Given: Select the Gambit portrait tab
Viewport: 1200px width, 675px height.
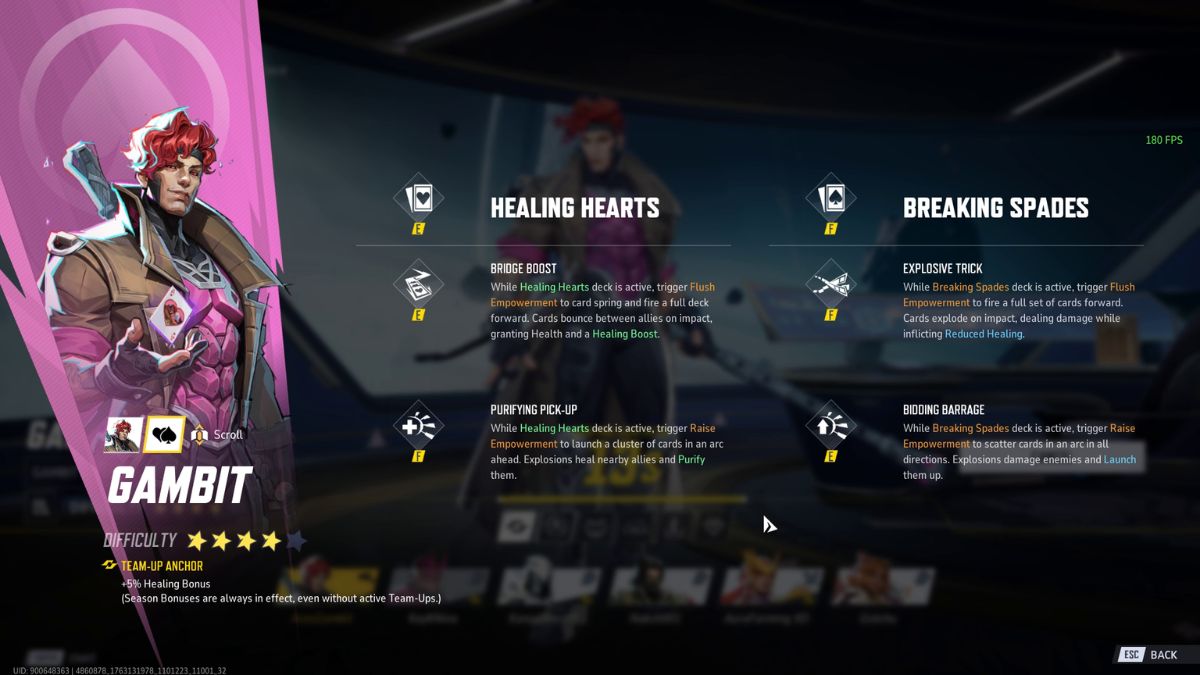Looking at the screenshot, I should tap(122, 434).
